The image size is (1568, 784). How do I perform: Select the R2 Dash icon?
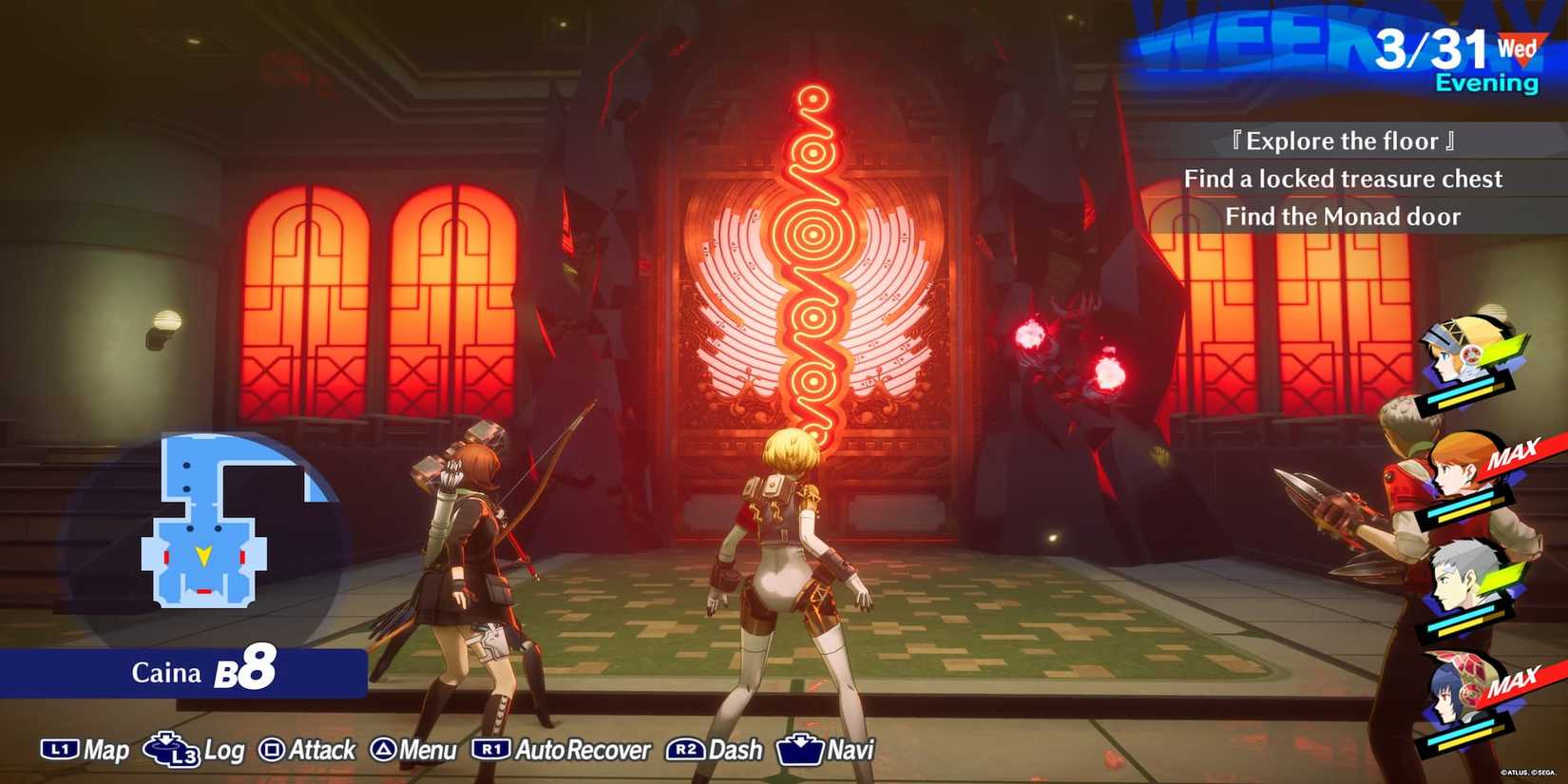687,750
